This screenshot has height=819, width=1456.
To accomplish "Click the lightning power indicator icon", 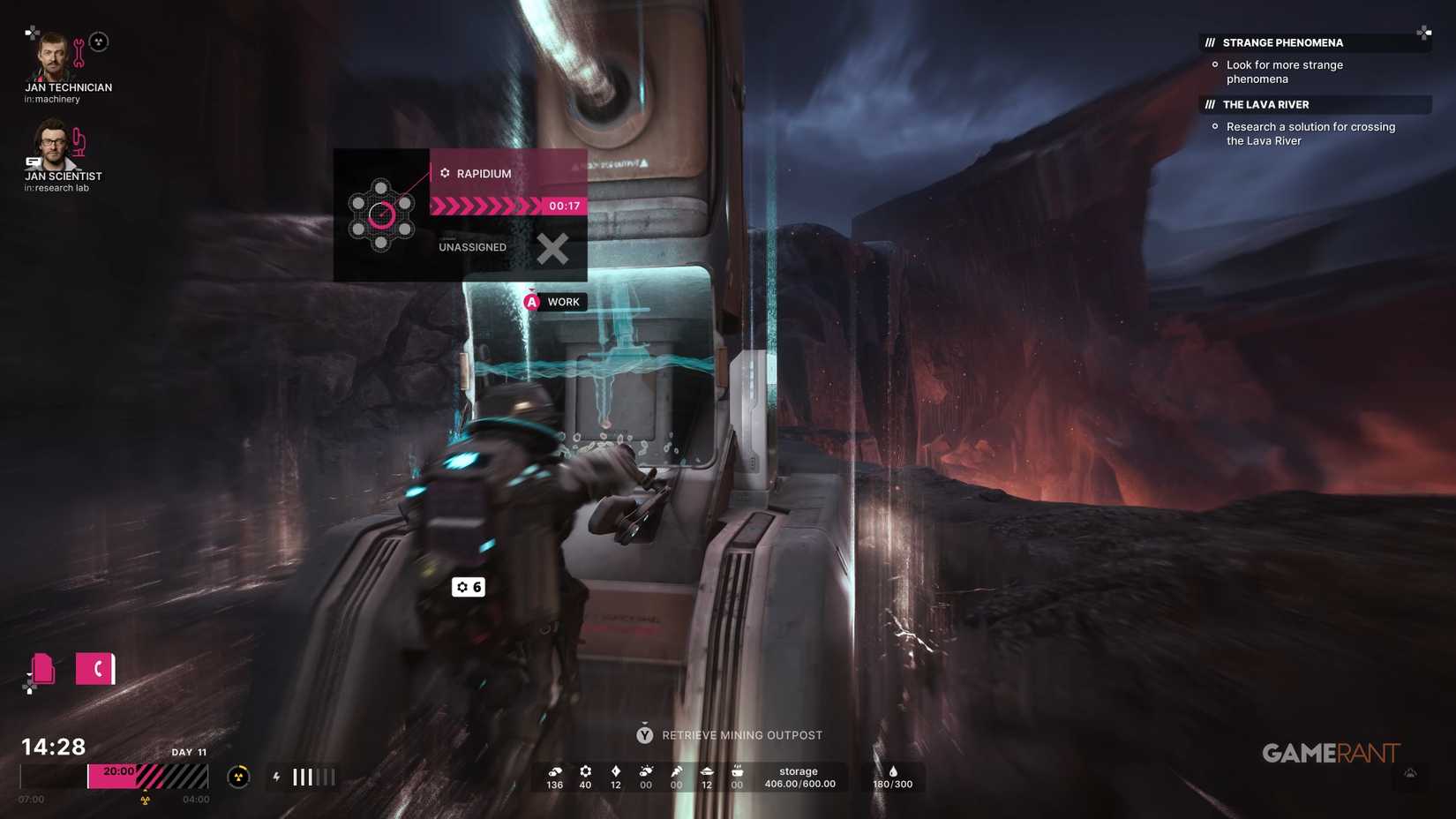I will click(275, 777).
